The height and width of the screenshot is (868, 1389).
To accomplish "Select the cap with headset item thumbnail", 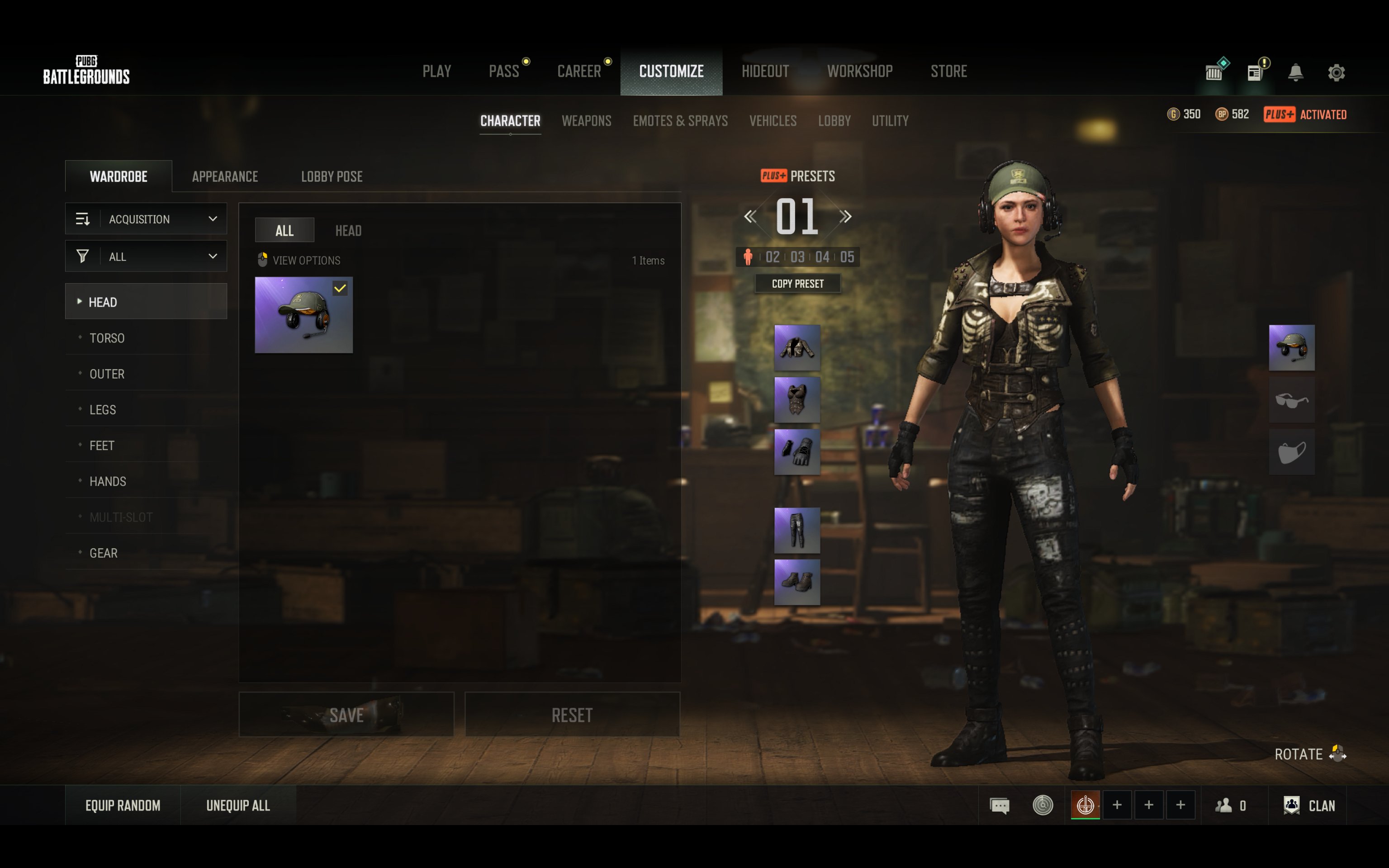I will tap(303, 315).
